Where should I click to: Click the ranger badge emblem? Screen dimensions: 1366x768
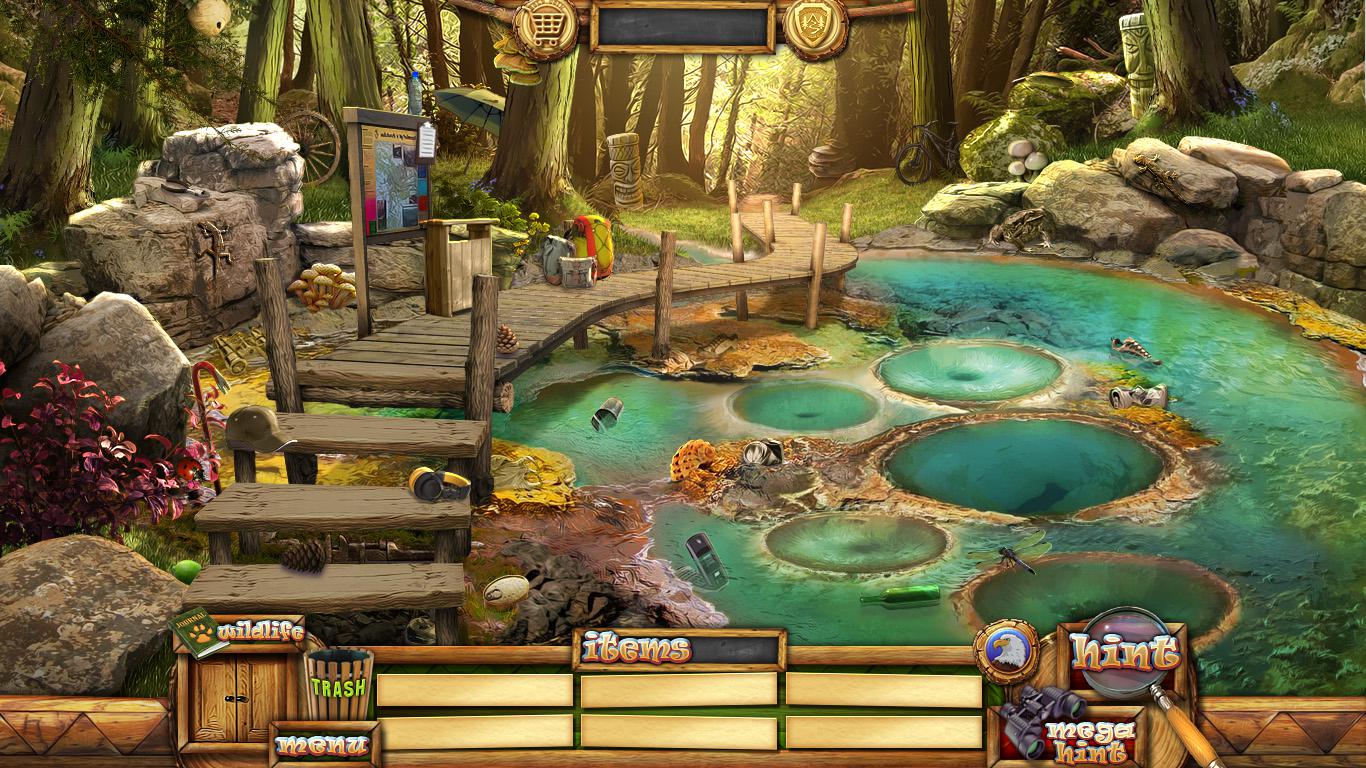(815, 24)
